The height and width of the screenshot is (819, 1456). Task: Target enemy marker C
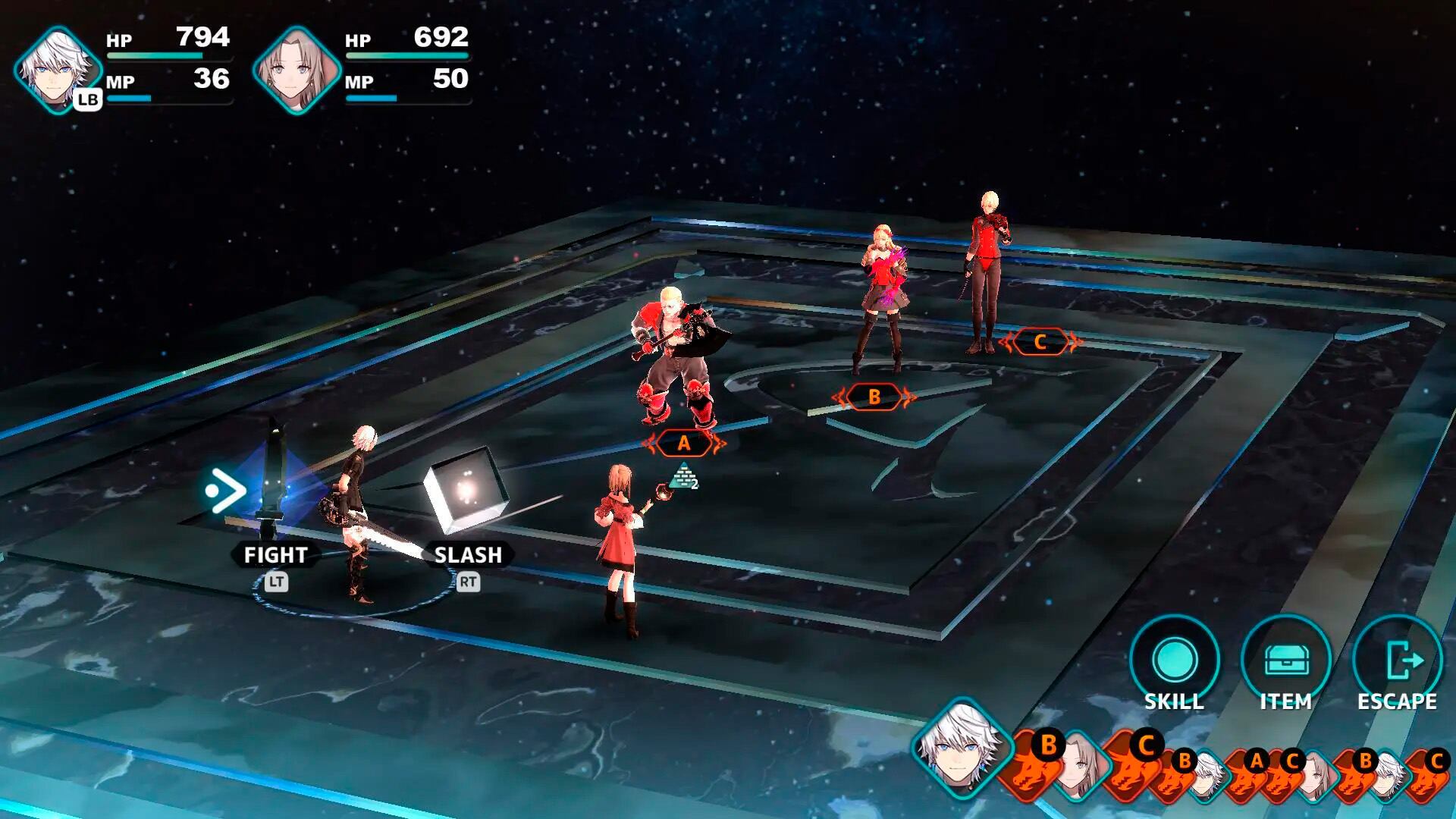(1040, 342)
